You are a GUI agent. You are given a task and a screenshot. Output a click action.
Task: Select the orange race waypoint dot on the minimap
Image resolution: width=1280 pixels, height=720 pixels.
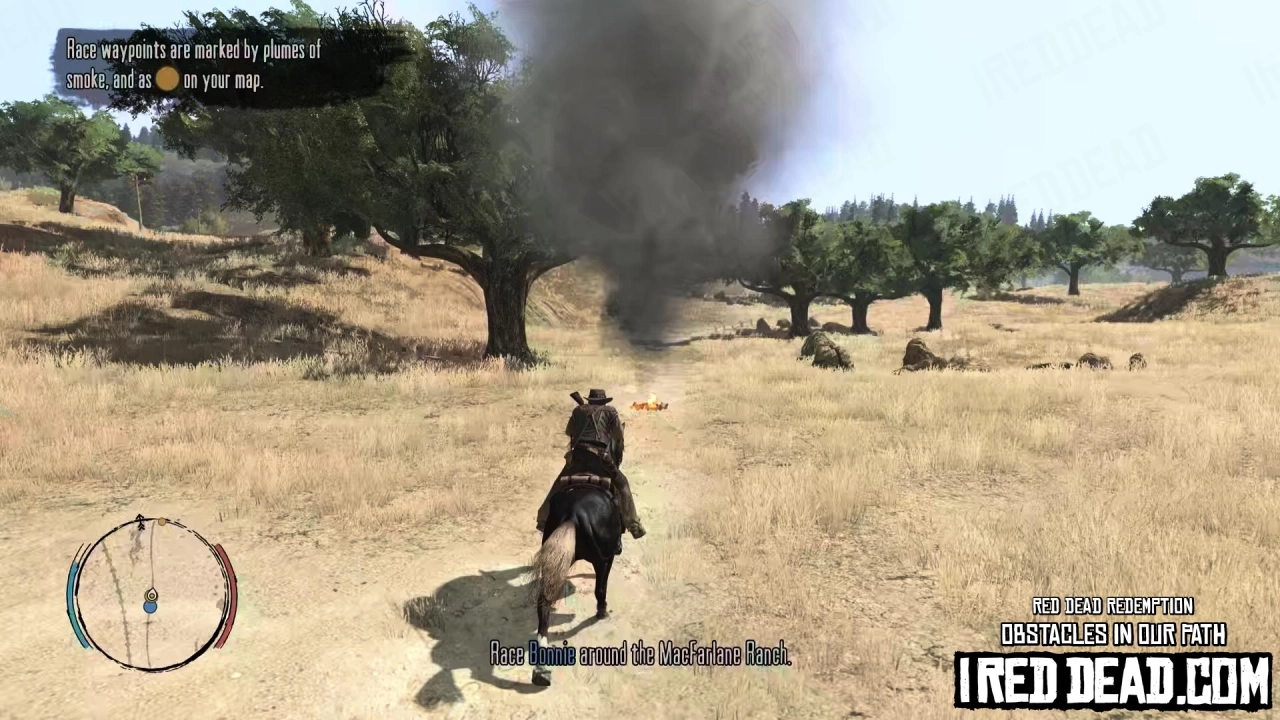point(163,522)
